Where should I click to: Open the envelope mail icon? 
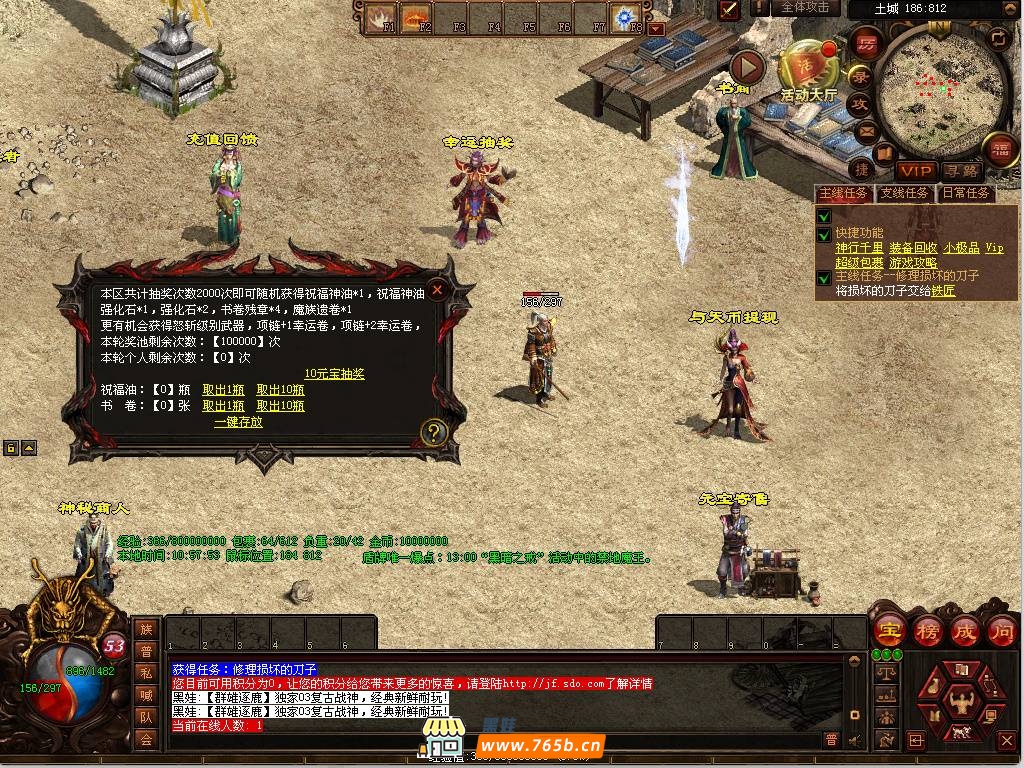(865, 130)
